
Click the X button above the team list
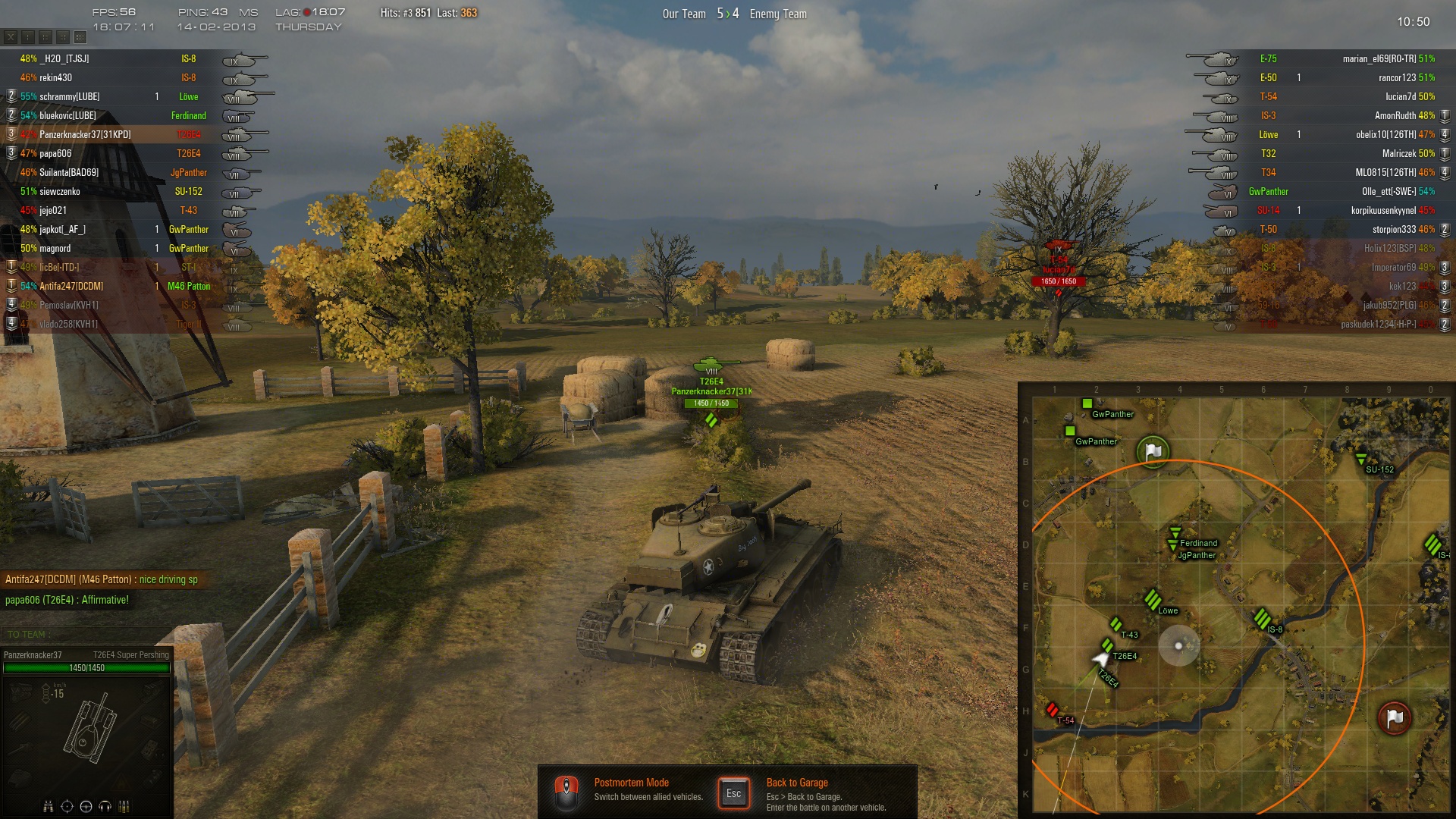point(11,36)
